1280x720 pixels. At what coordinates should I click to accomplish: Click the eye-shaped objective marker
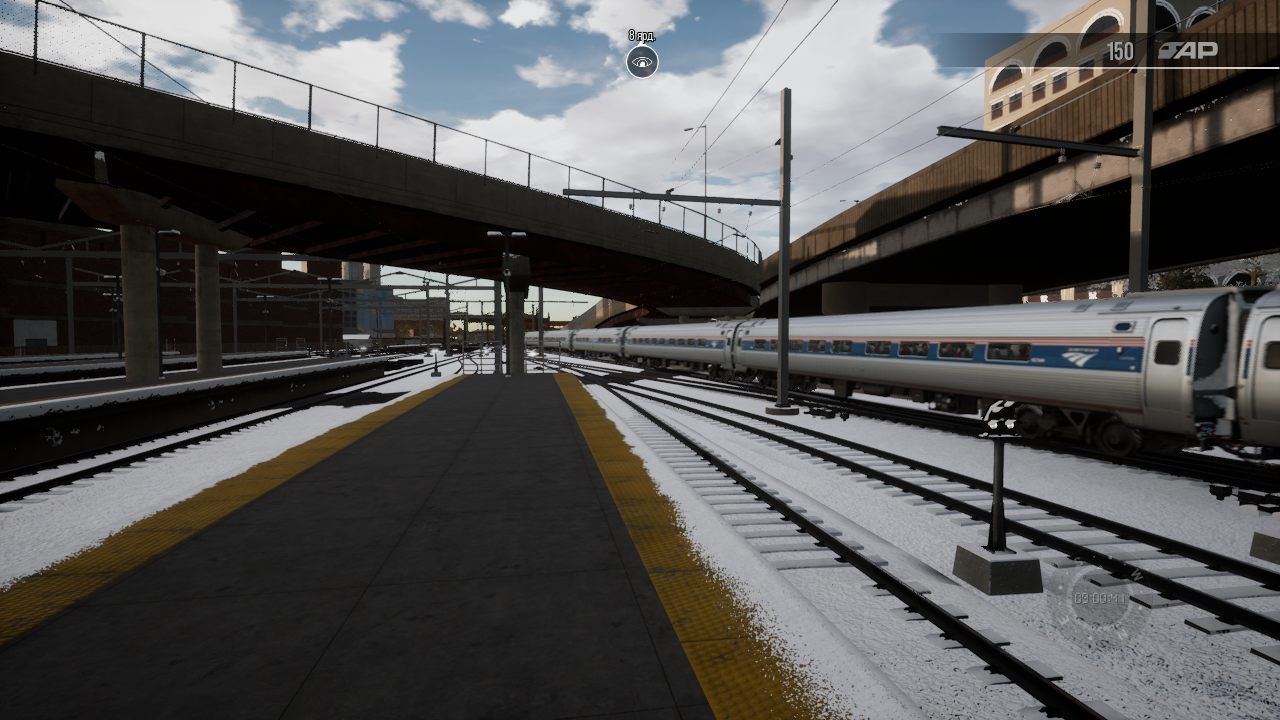(642, 62)
